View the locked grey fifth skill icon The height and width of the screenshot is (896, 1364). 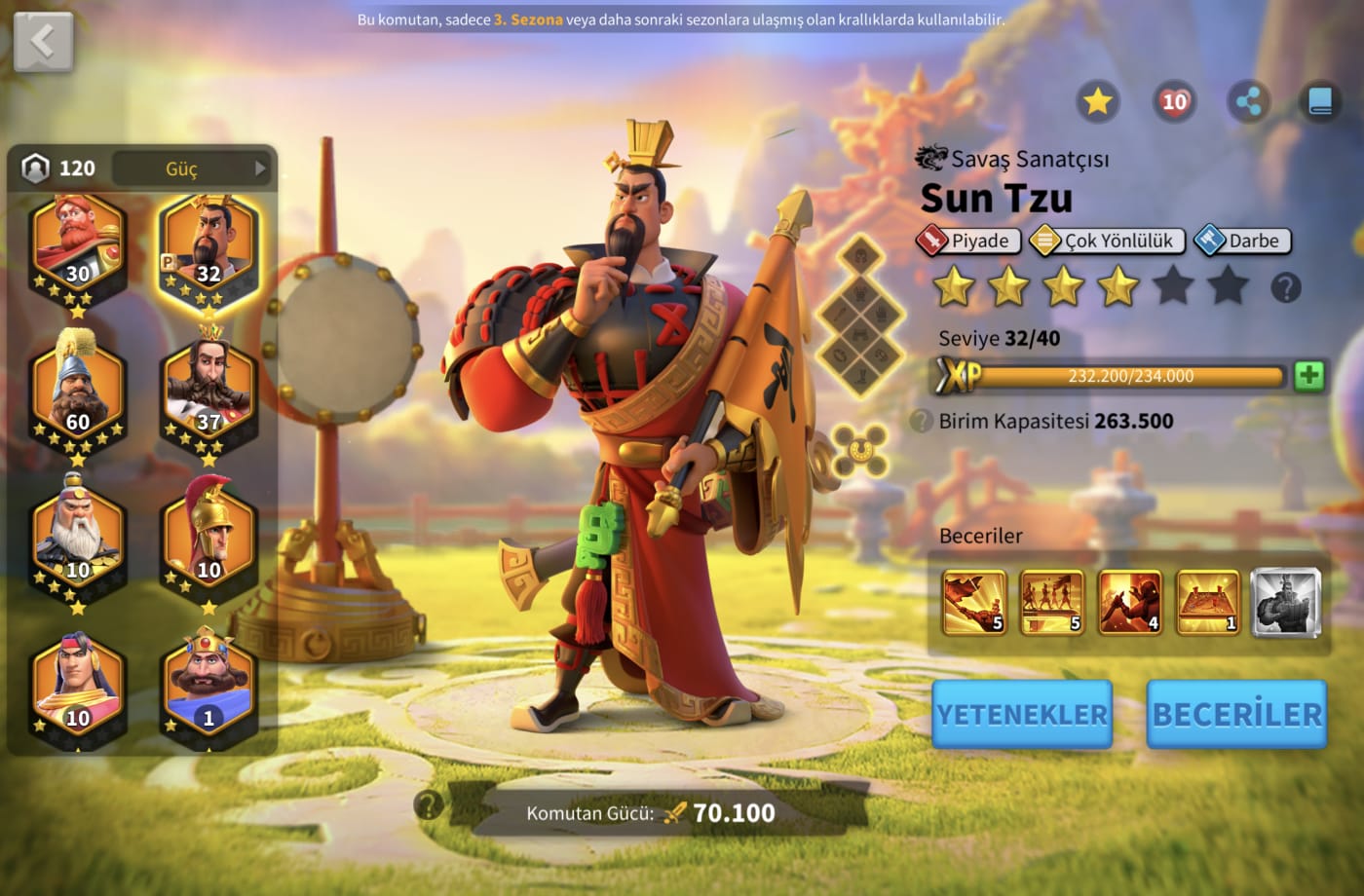pyautogui.click(x=1285, y=602)
